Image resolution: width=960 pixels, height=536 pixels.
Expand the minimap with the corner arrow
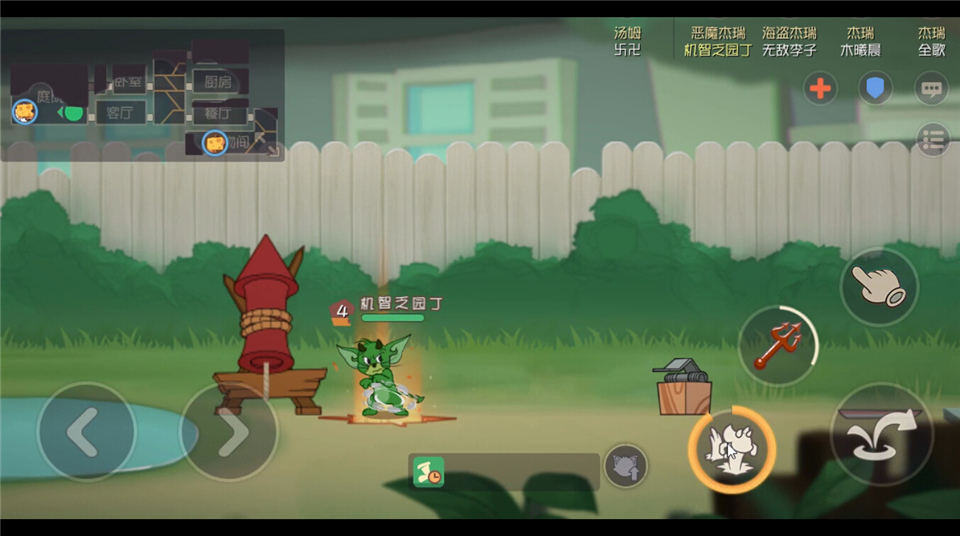click(x=268, y=146)
